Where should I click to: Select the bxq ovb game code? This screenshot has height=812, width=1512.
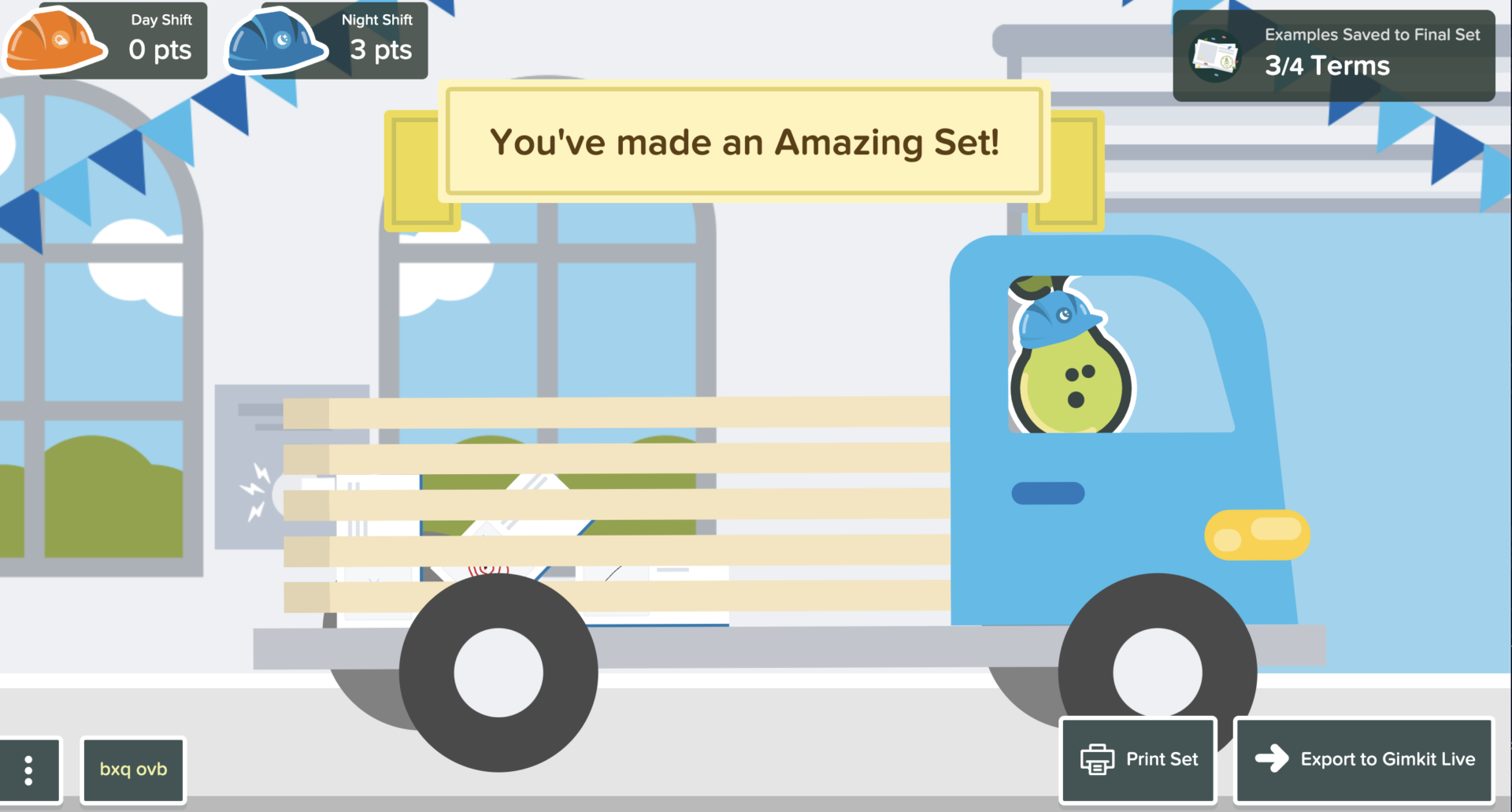(132, 769)
